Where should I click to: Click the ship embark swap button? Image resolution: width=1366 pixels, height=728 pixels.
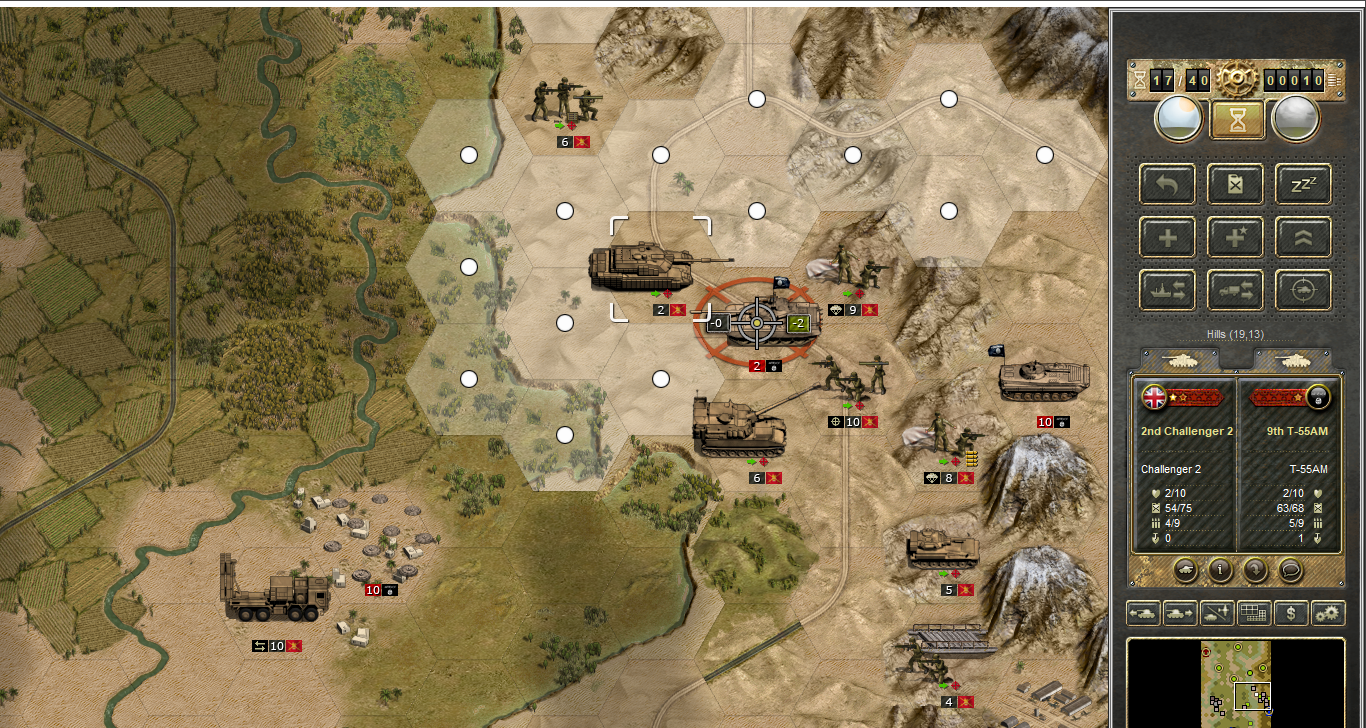(1168, 291)
